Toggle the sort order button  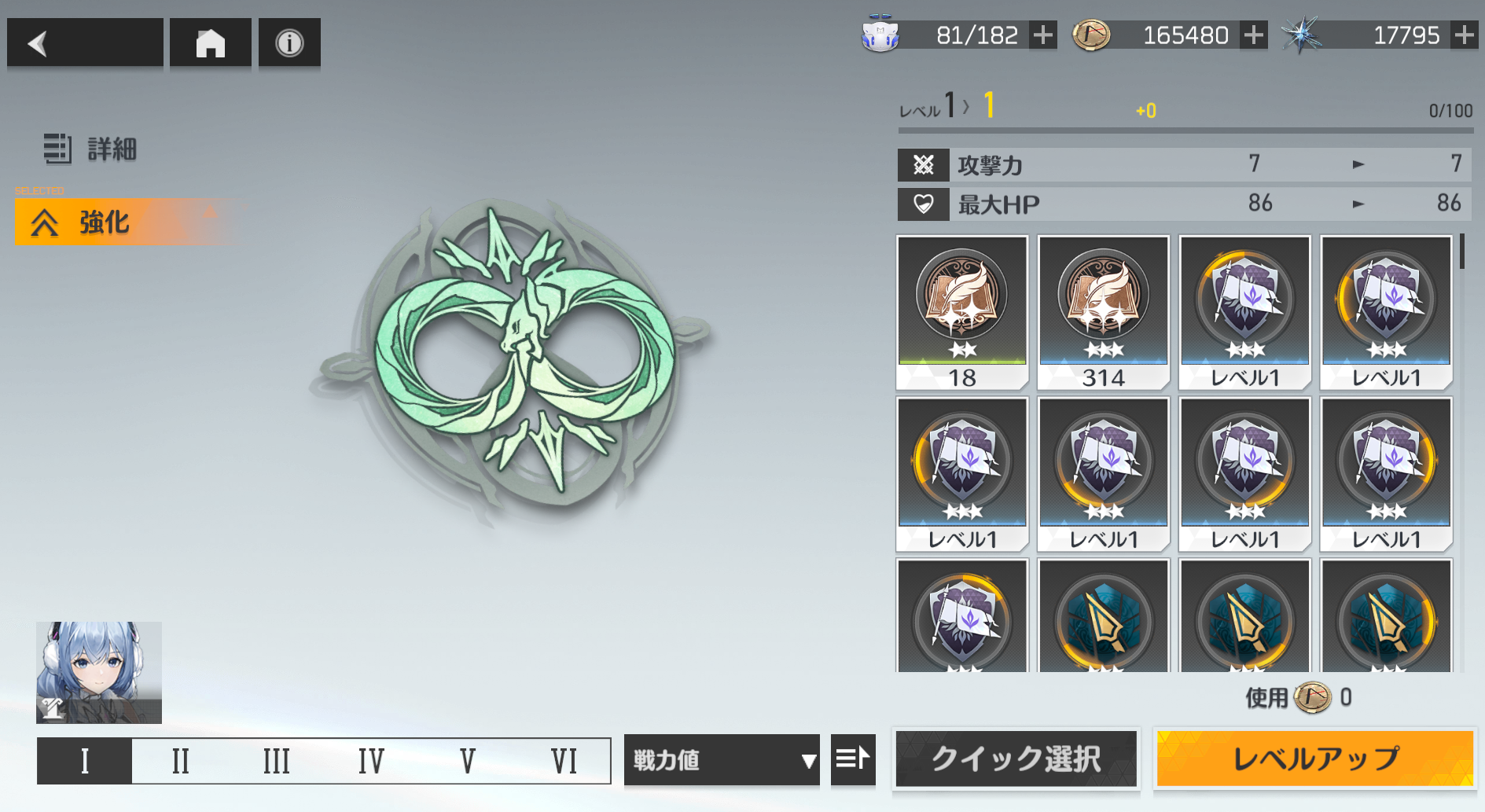pyautogui.click(x=853, y=759)
